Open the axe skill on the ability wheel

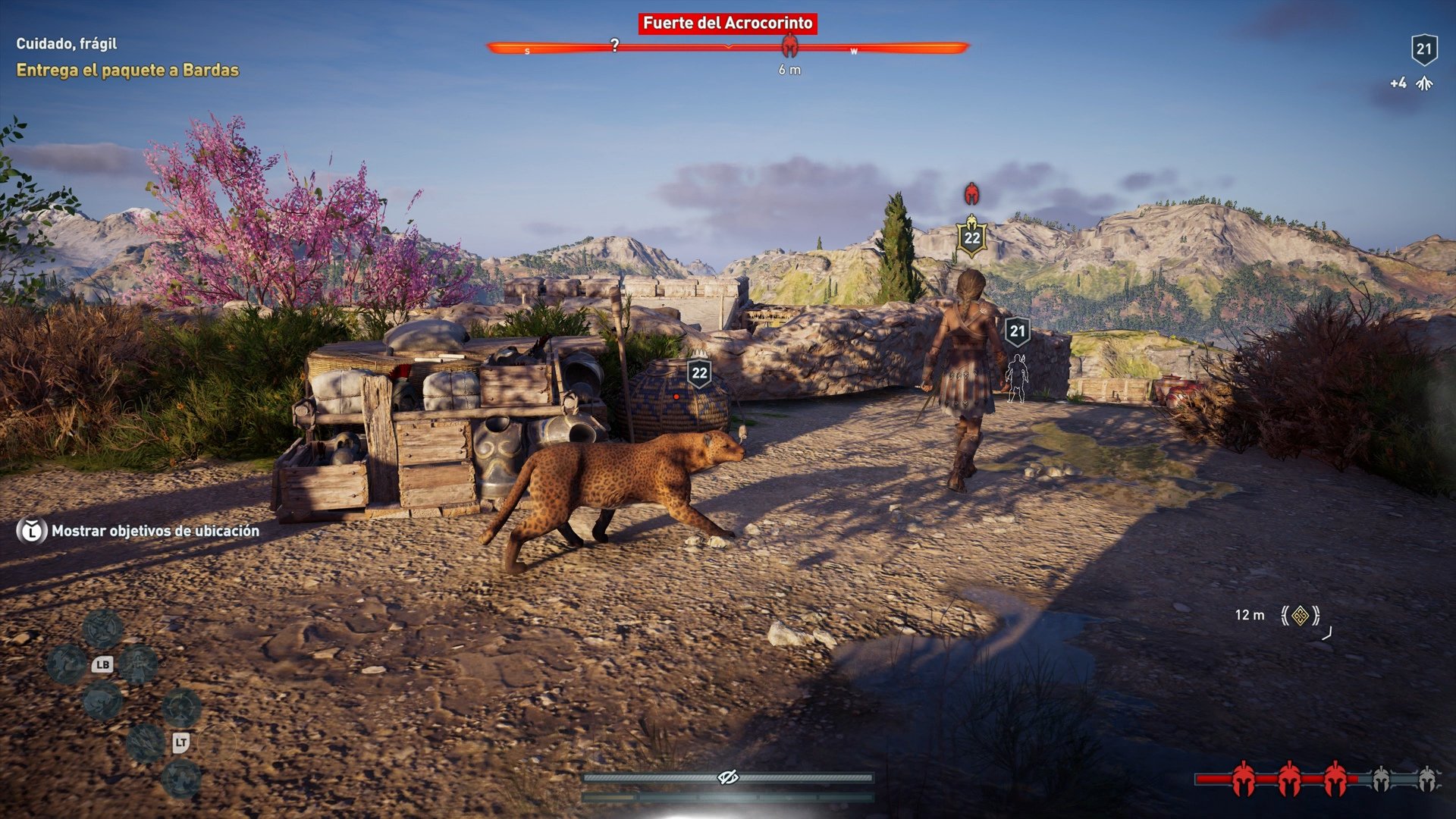pyautogui.click(x=101, y=629)
